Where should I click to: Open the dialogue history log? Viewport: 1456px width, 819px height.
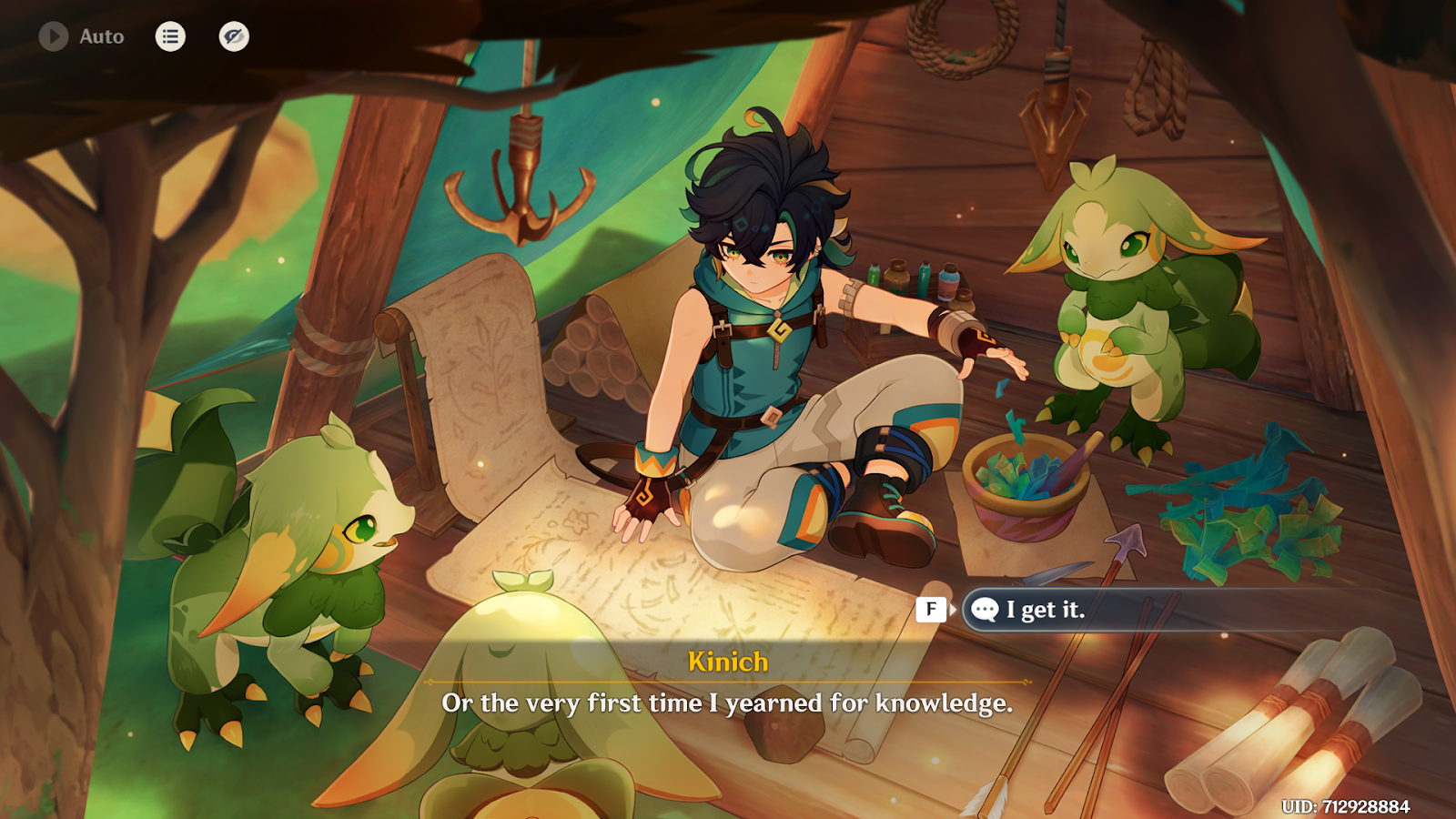[170, 36]
